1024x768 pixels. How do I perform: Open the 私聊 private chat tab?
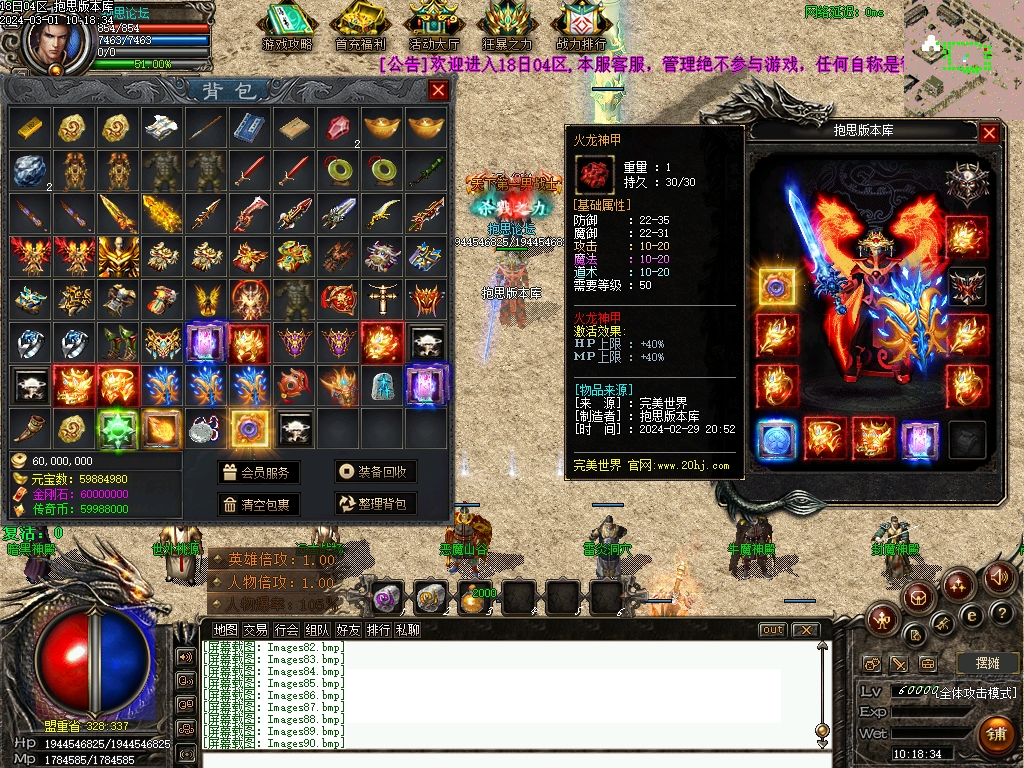point(408,630)
